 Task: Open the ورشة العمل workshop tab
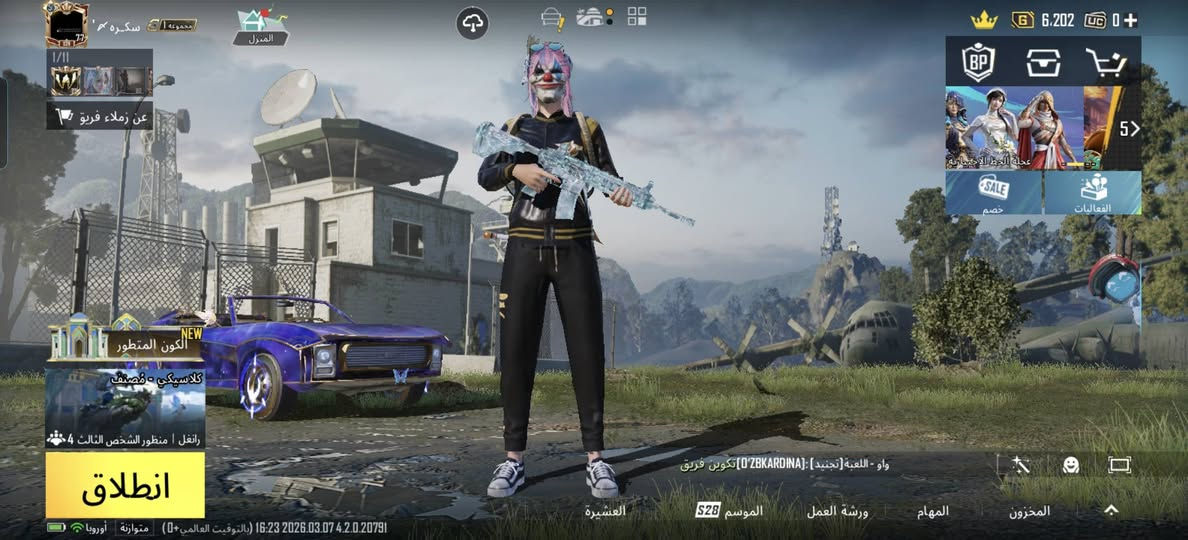pyautogui.click(x=837, y=511)
